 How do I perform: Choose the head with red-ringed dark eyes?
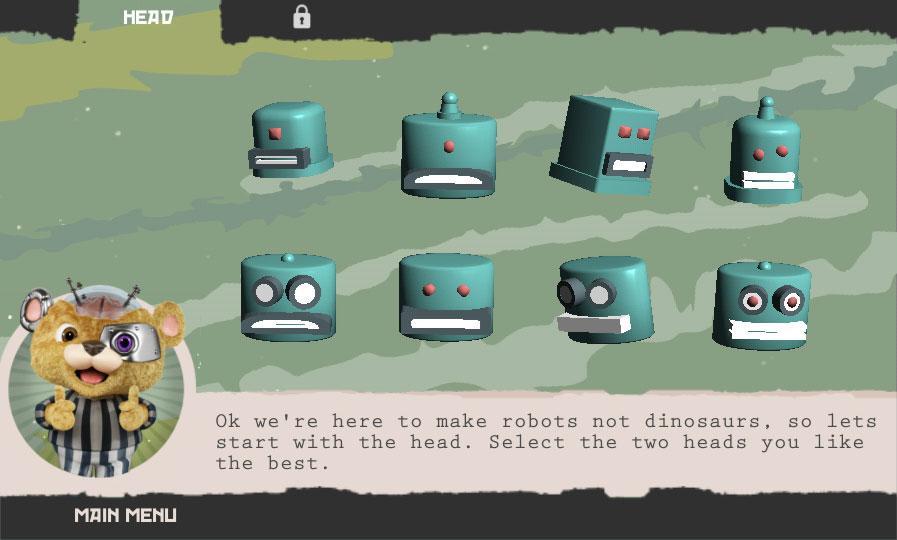pyautogui.click(x=763, y=304)
